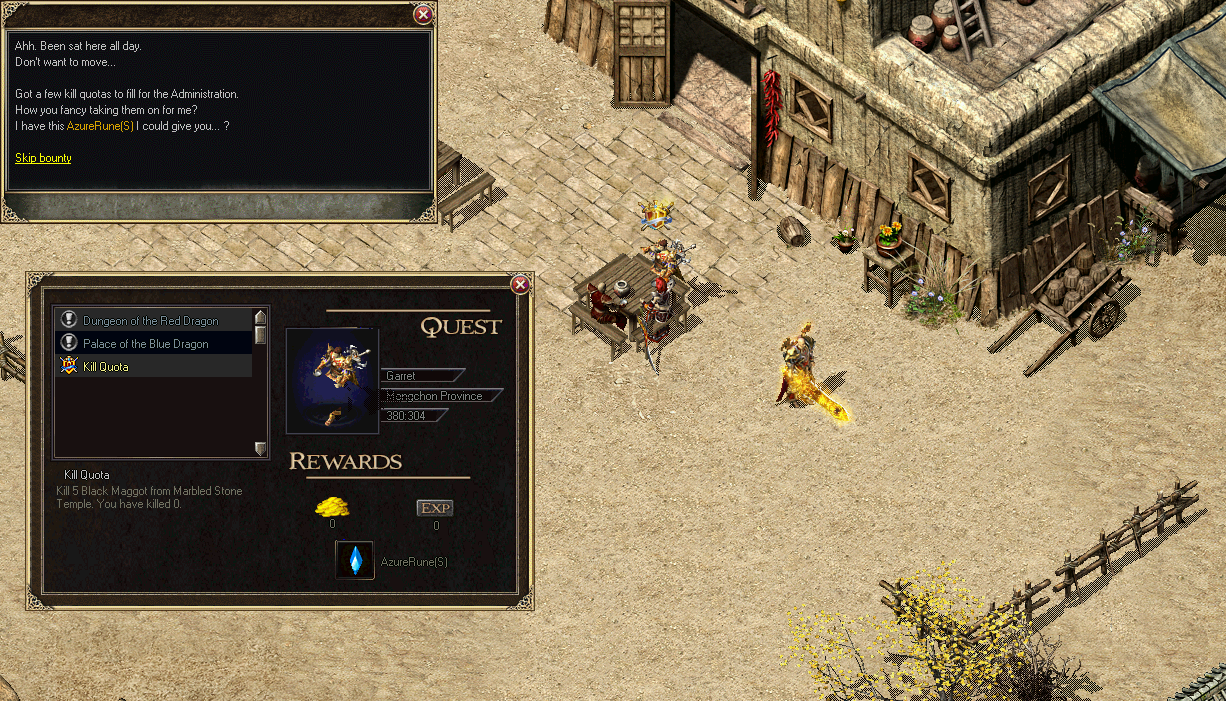1226x701 pixels.
Task: Click the Garret quest giver portrait
Action: click(x=332, y=380)
